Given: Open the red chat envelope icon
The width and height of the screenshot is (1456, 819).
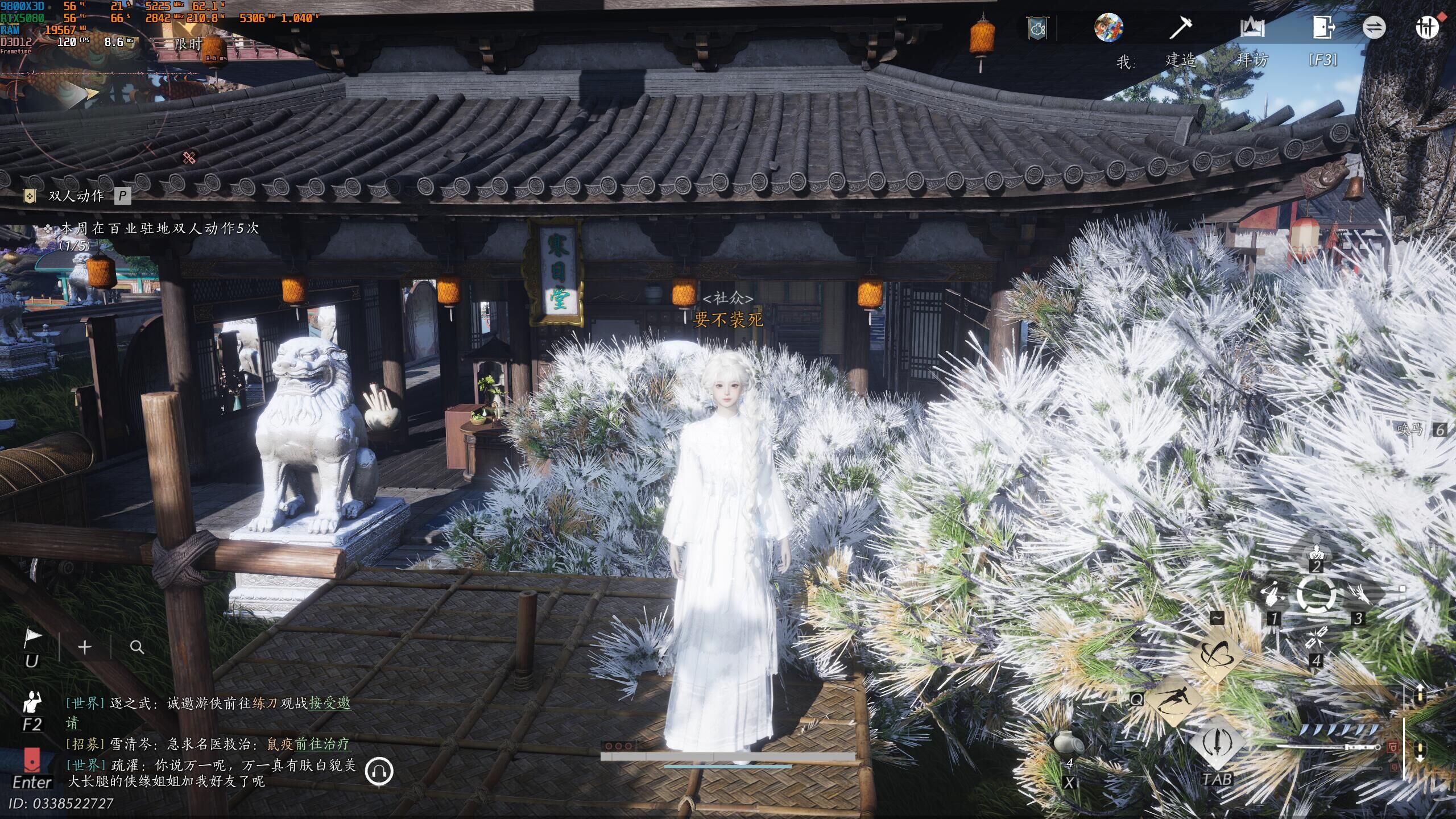Looking at the screenshot, I should point(32,760).
